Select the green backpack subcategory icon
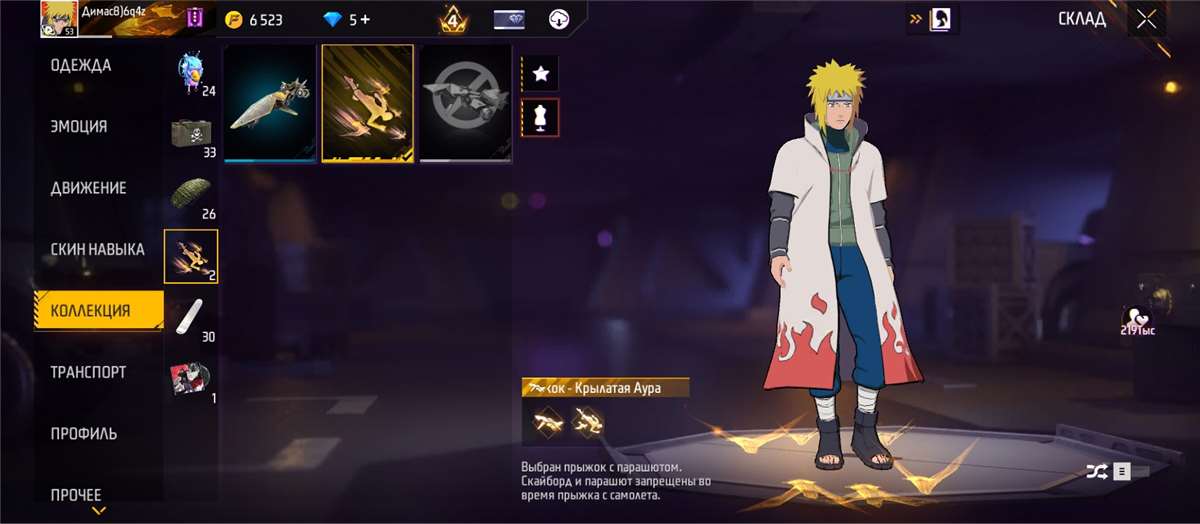Image resolution: width=1200 pixels, height=524 pixels. coord(190,194)
